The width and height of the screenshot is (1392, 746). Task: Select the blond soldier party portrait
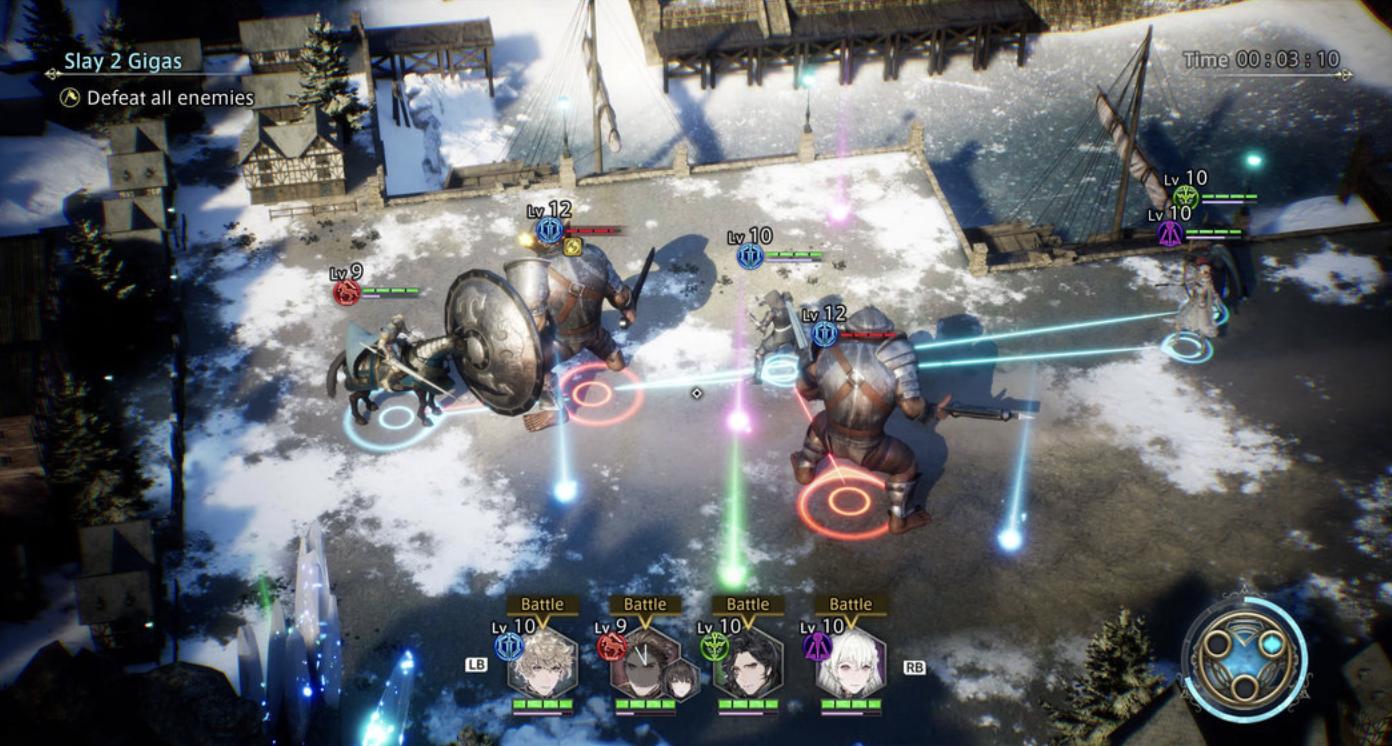coord(542,663)
